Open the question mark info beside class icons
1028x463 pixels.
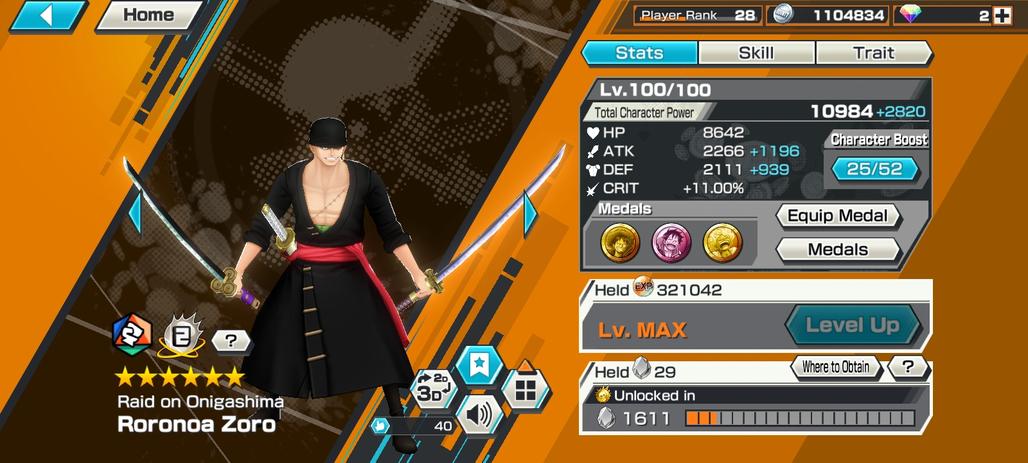231,341
